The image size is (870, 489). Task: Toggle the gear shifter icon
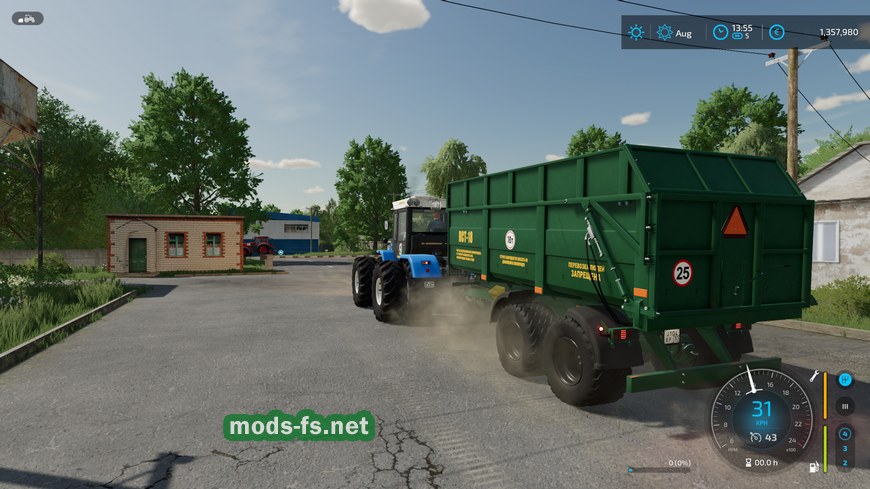(x=845, y=380)
